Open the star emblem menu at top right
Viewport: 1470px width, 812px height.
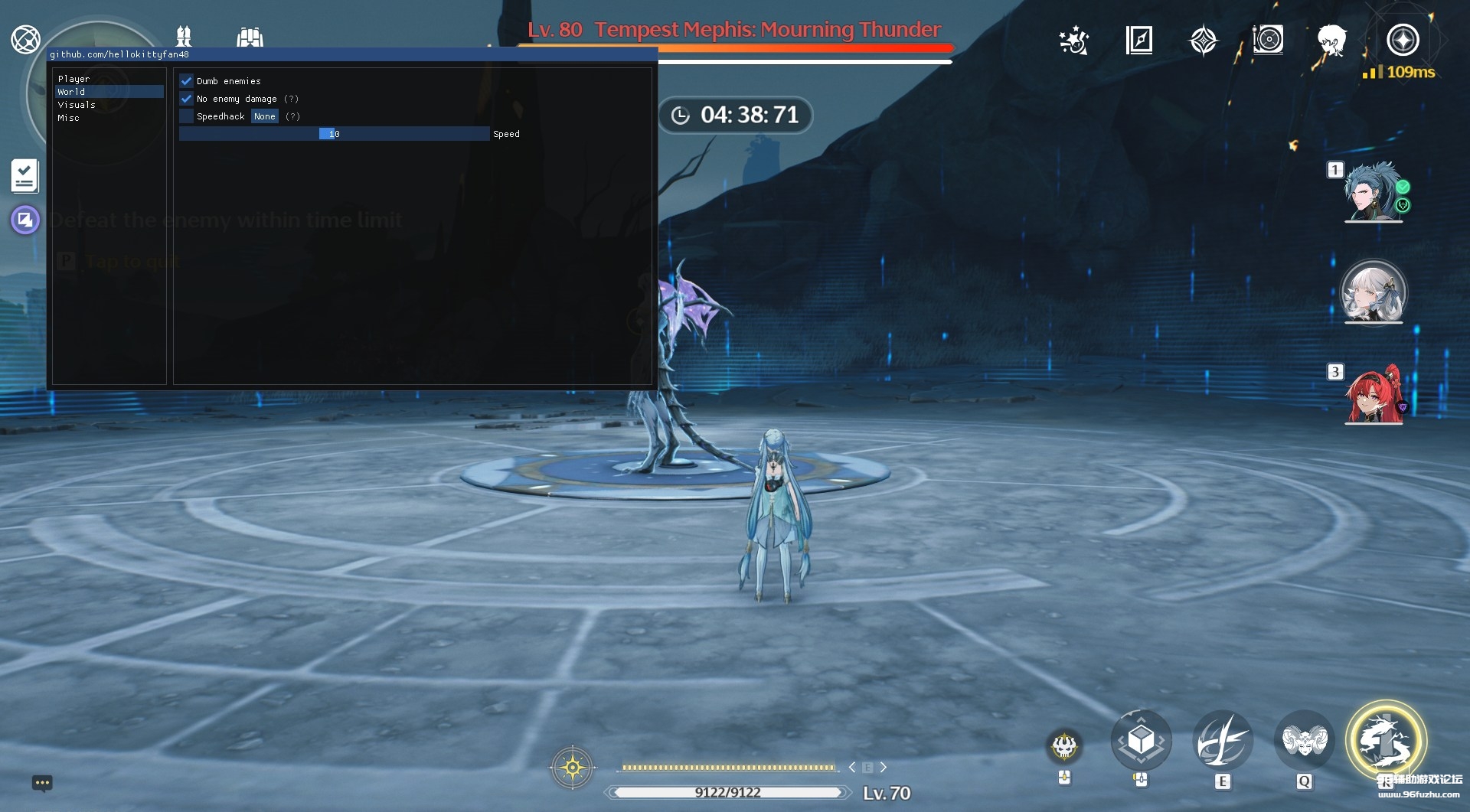(x=1204, y=41)
